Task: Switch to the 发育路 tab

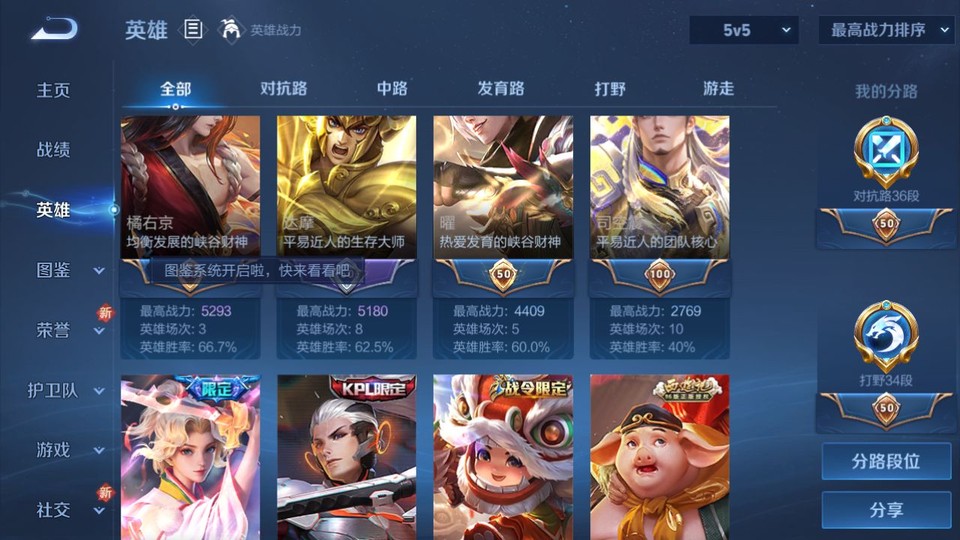Action: (x=500, y=89)
